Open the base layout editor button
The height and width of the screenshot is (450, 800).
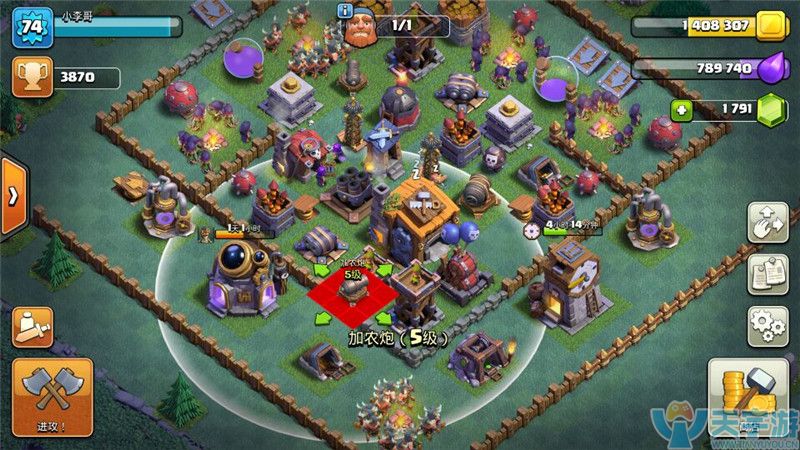pos(767,222)
